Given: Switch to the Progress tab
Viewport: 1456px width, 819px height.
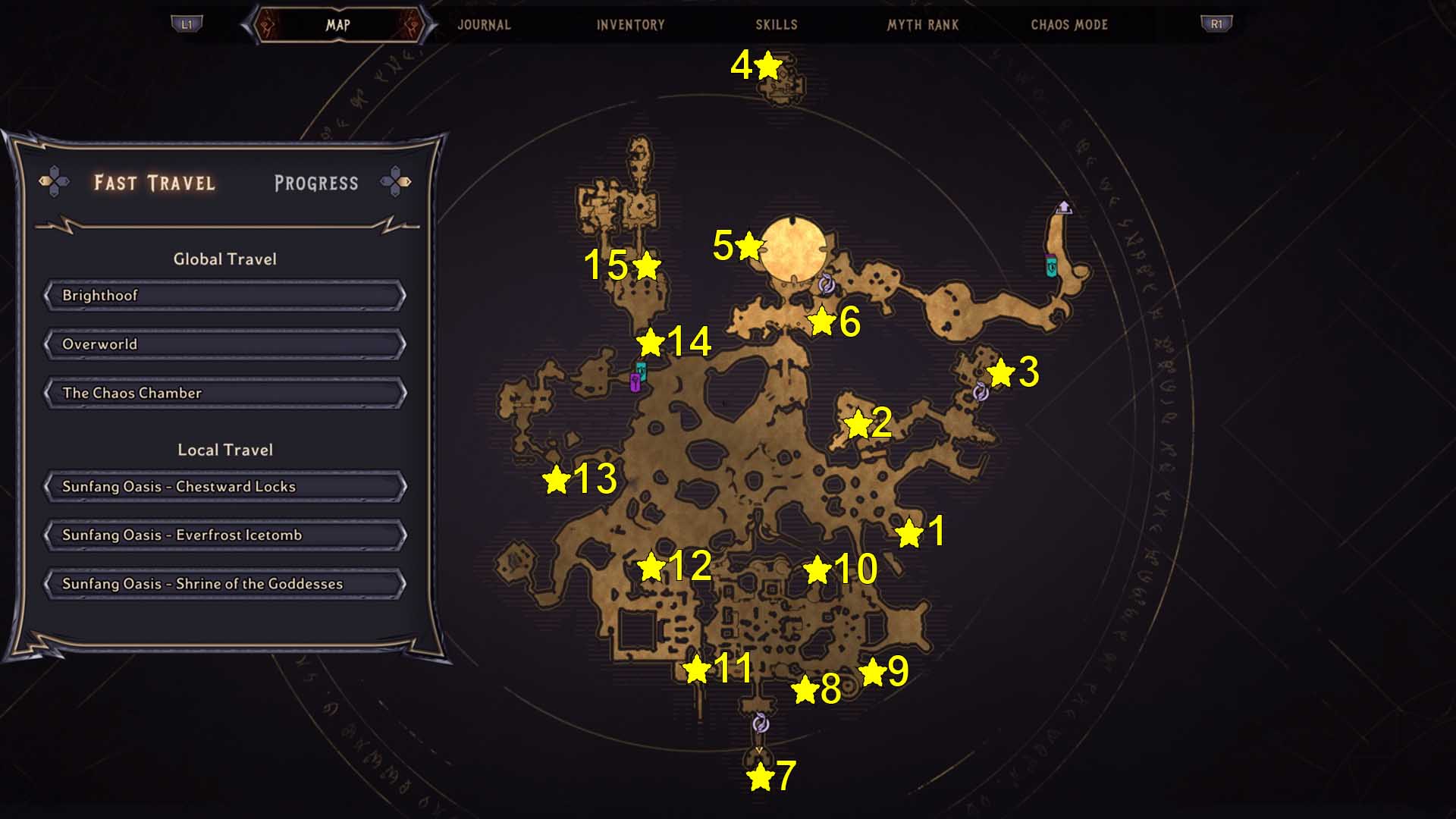Looking at the screenshot, I should point(318,183).
